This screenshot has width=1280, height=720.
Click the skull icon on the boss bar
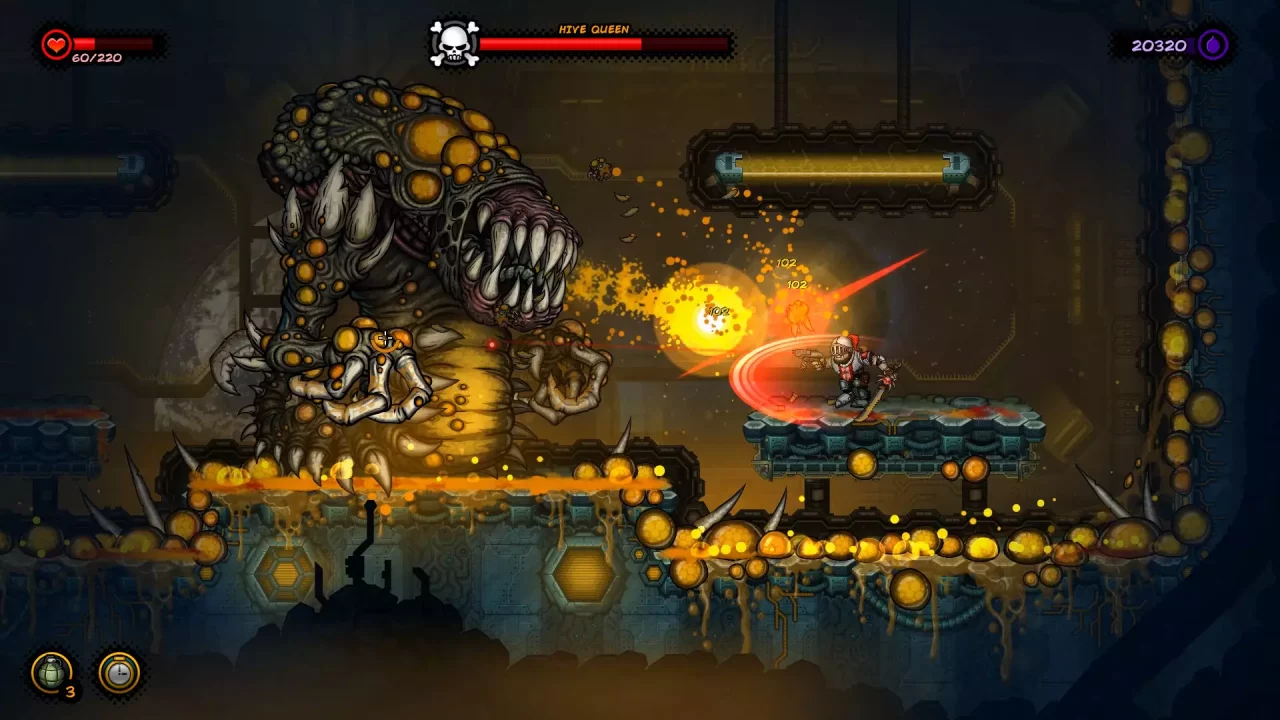(x=455, y=41)
